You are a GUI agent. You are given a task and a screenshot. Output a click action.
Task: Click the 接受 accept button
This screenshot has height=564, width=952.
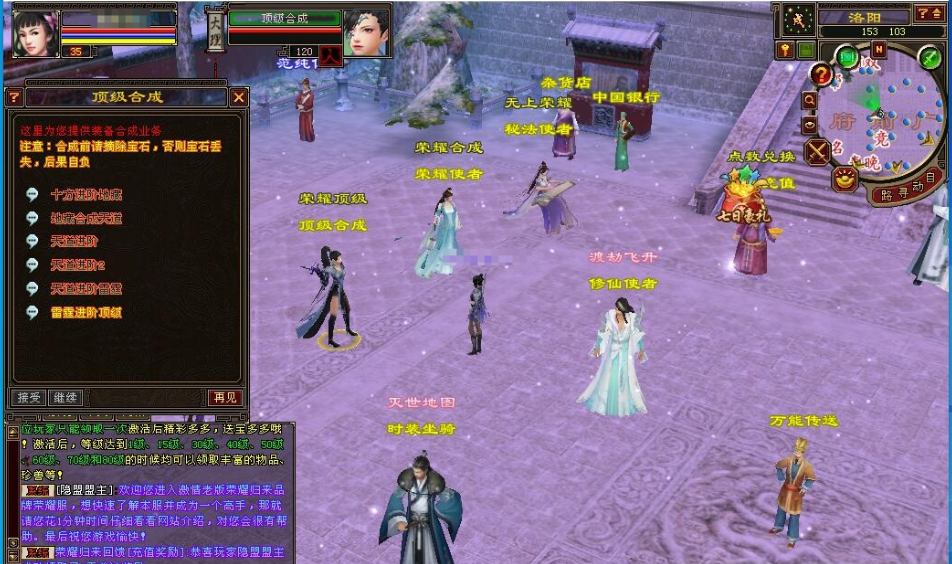click(x=28, y=397)
